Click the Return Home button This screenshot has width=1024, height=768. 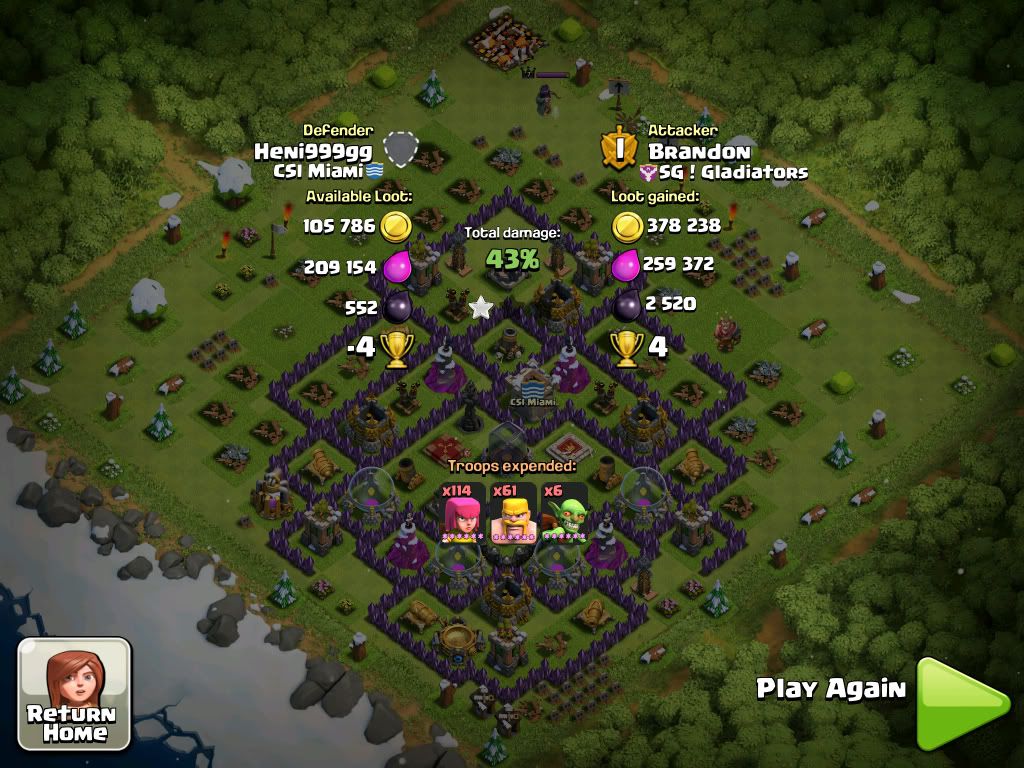pyautogui.click(x=75, y=694)
